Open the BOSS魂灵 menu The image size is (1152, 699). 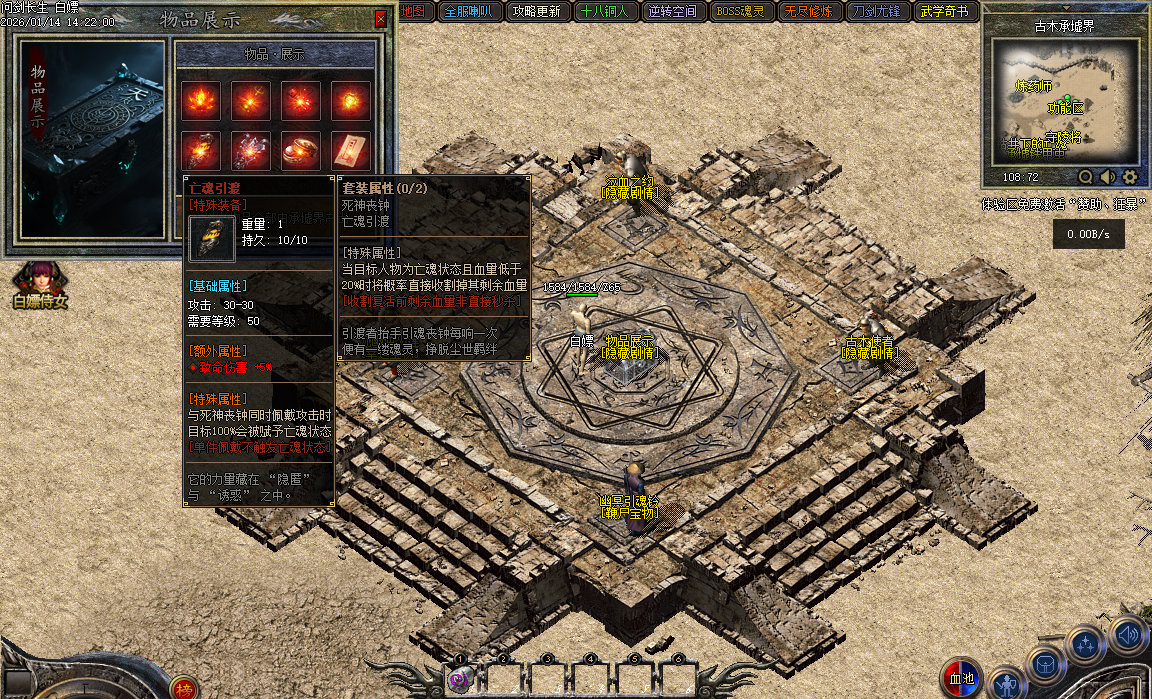pos(741,12)
